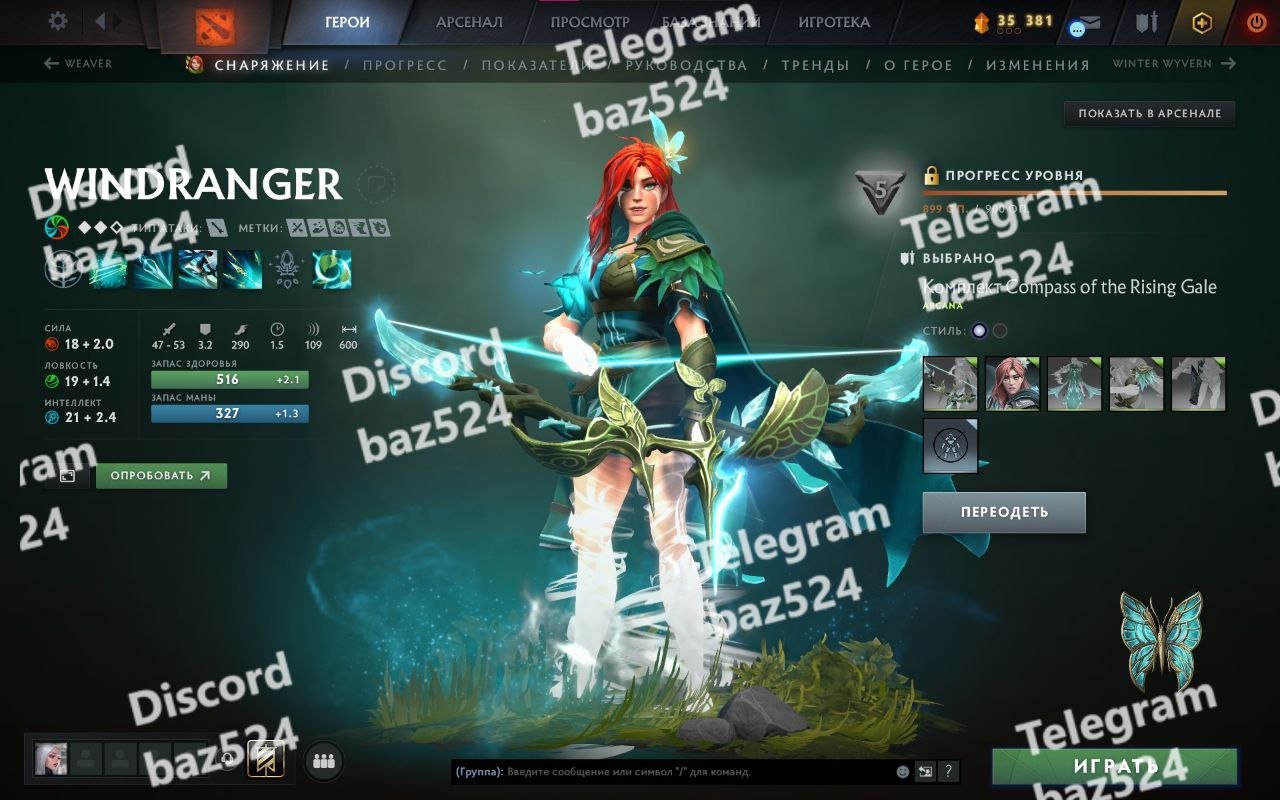Switch to the Прогресс sub-tab
The height and width of the screenshot is (800, 1280).
405,65
